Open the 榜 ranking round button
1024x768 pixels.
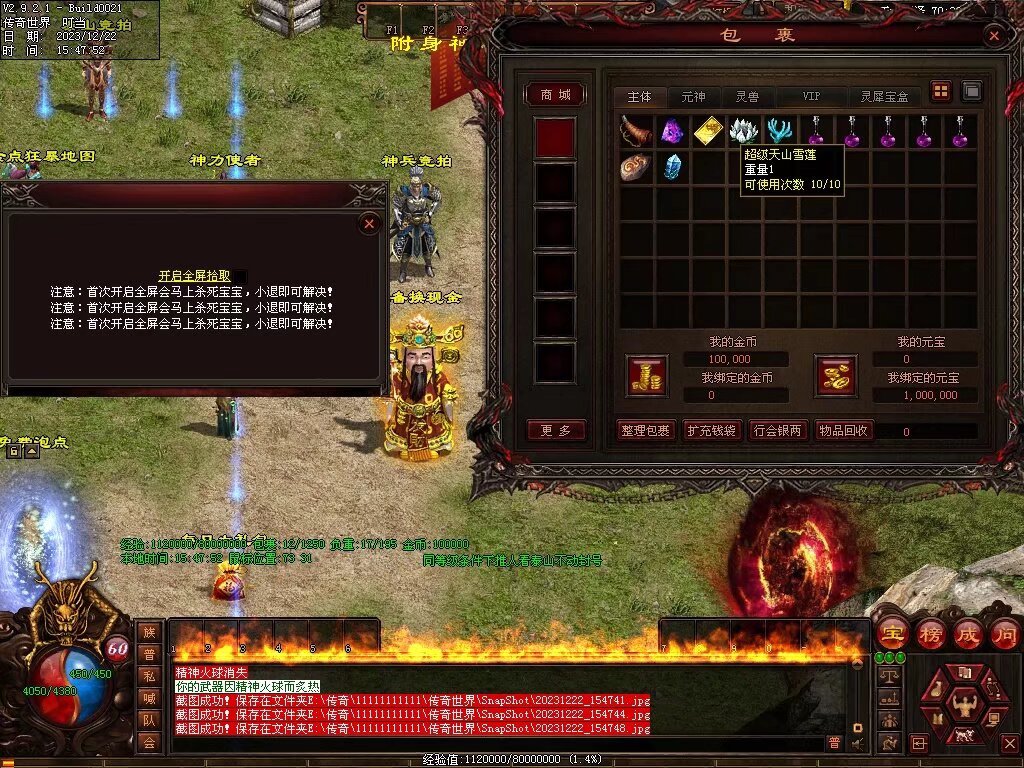coord(929,634)
